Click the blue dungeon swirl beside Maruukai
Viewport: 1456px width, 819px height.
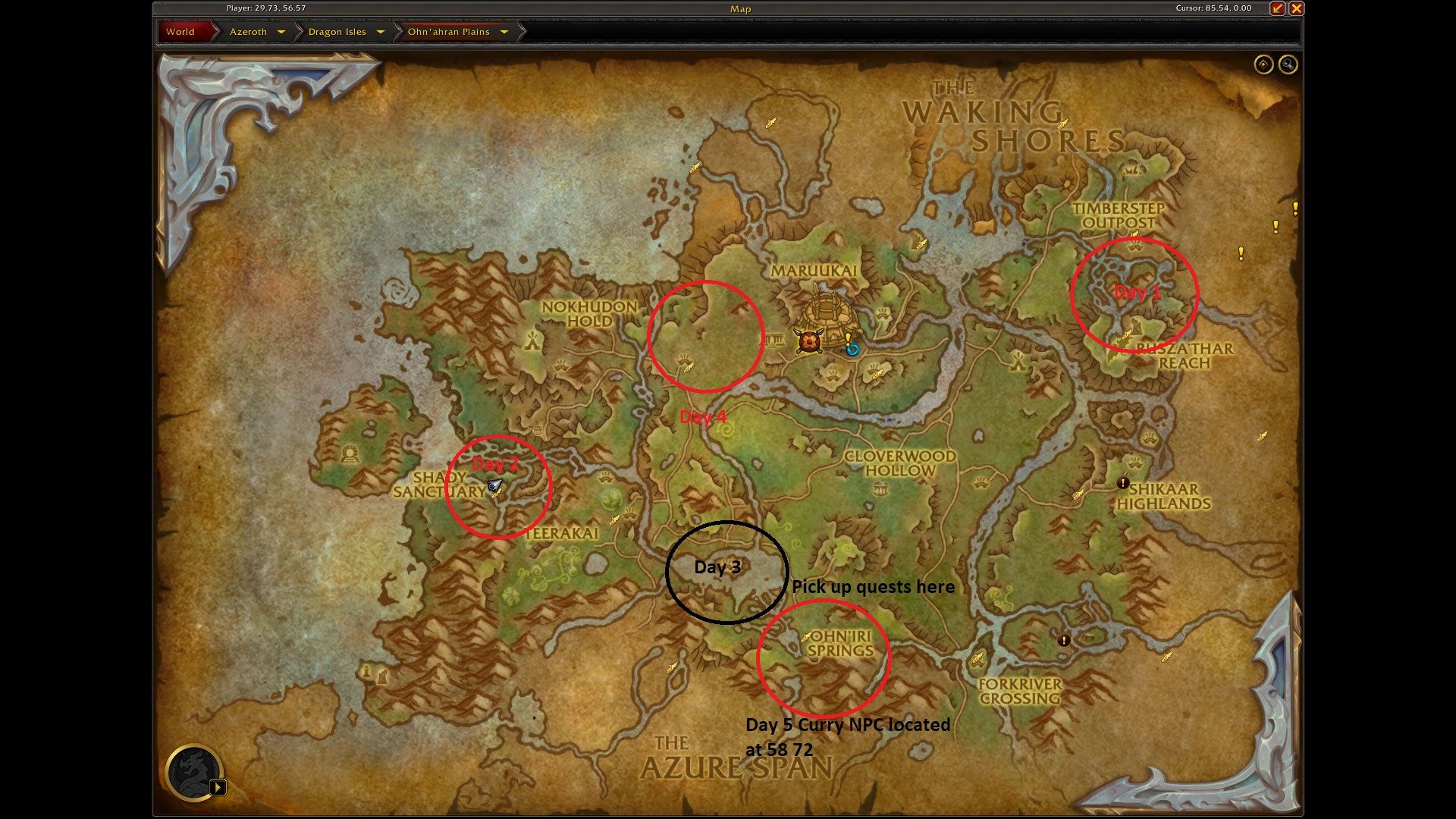pos(851,350)
